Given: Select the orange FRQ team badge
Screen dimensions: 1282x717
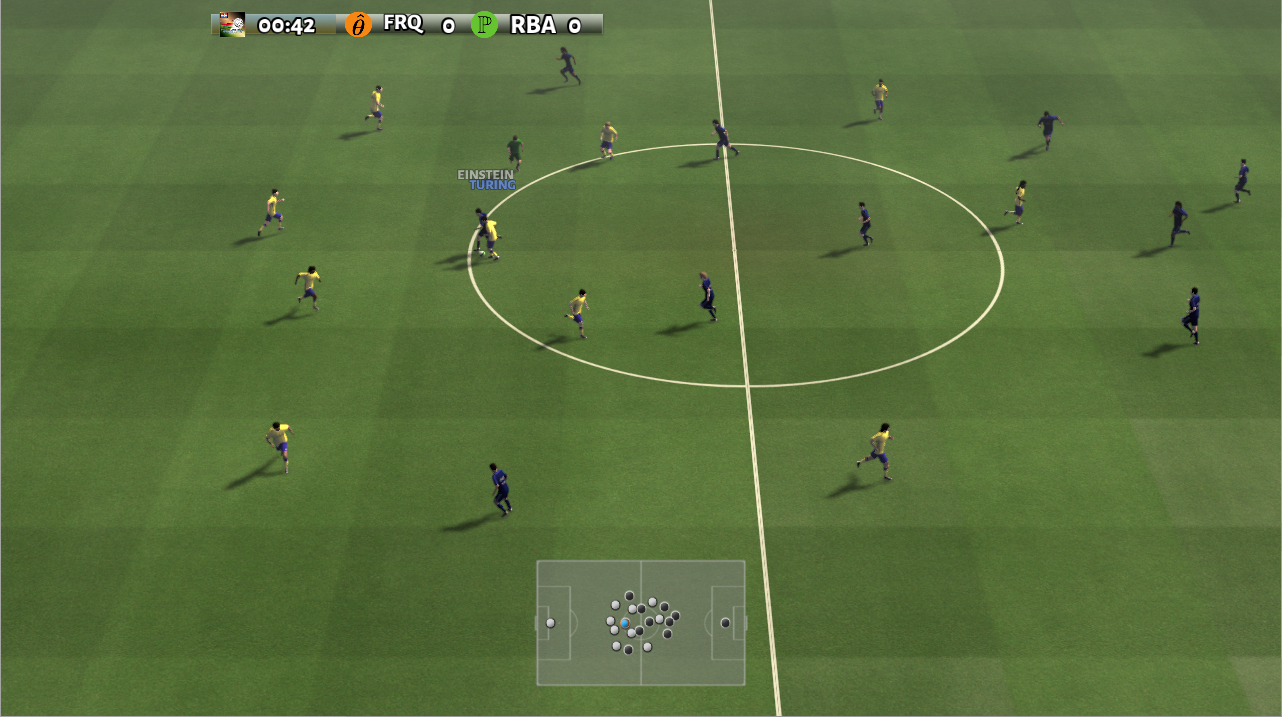Looking at the screenshot, I should (358, 25).
